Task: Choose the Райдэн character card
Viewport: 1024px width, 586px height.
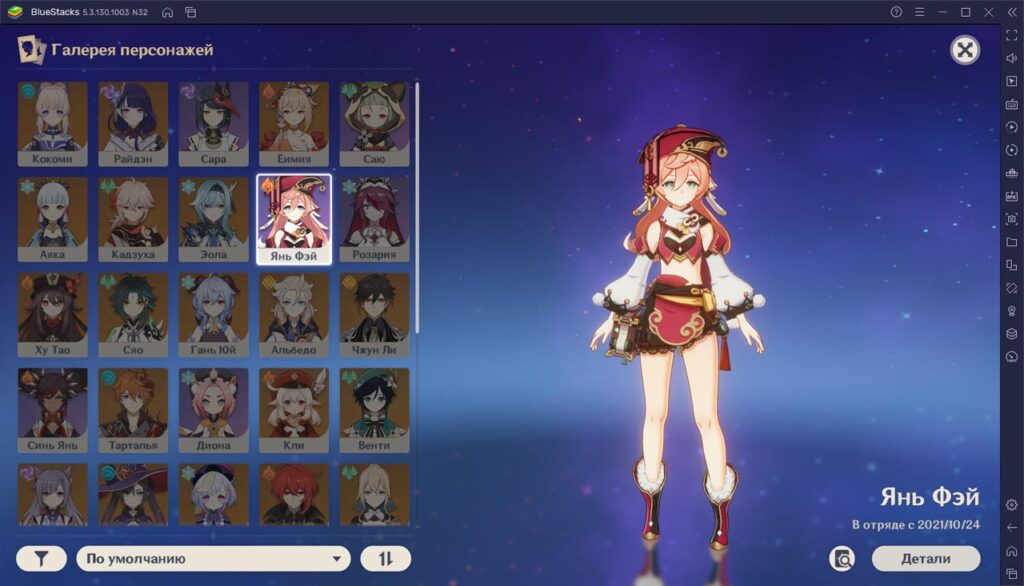Action: click(133, 123)
